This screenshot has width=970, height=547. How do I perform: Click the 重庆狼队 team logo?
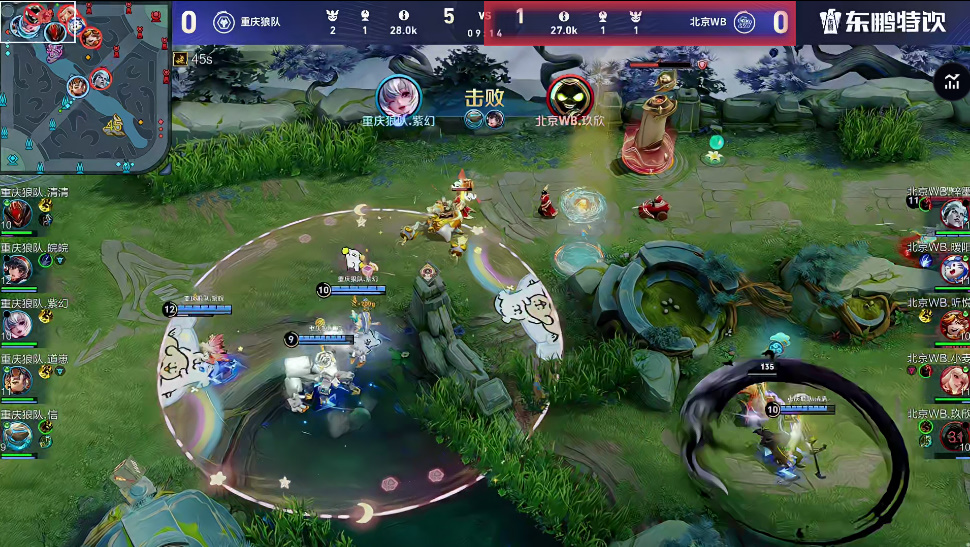coord(223,23)
